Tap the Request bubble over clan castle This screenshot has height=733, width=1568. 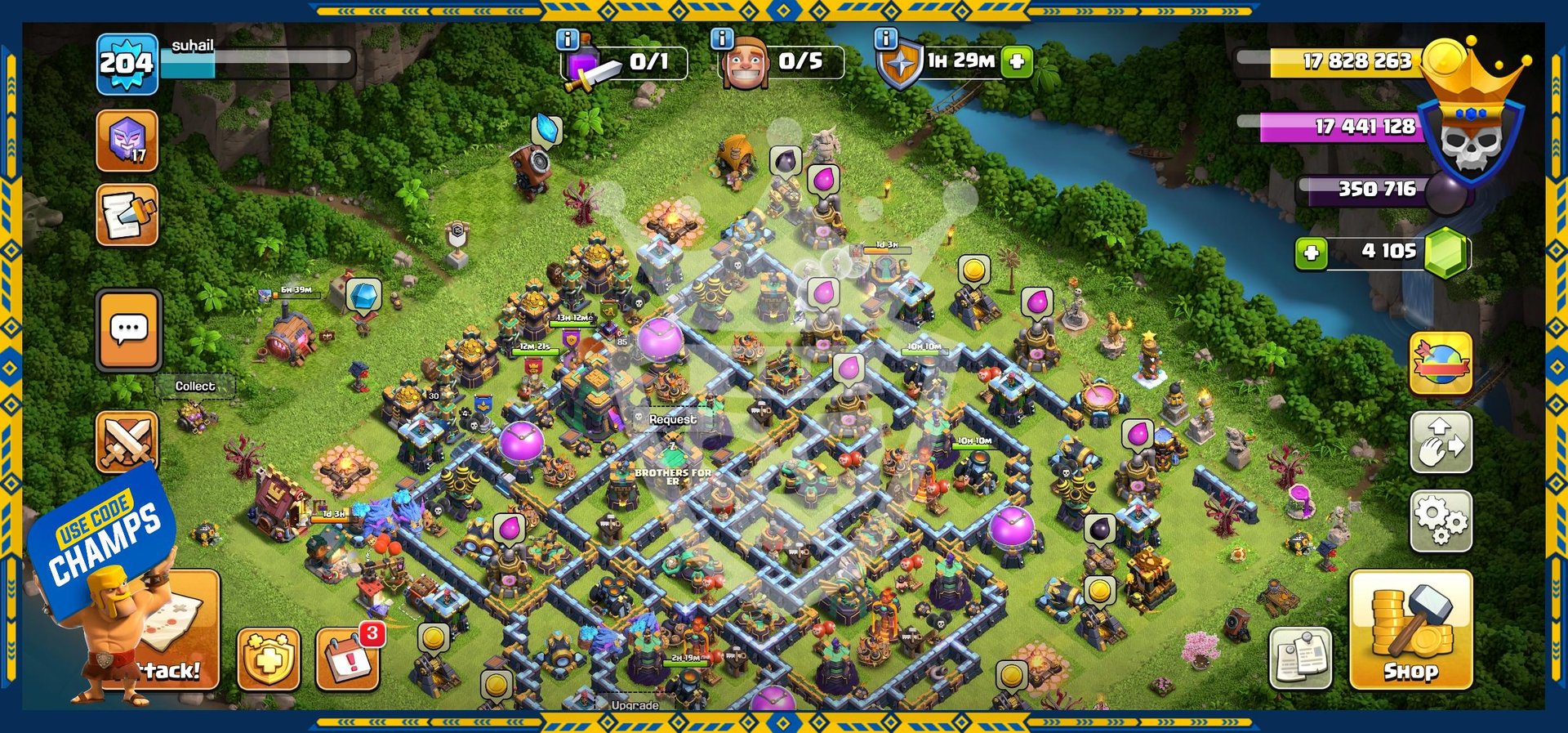pyautogui.click(x=672, y=419)
